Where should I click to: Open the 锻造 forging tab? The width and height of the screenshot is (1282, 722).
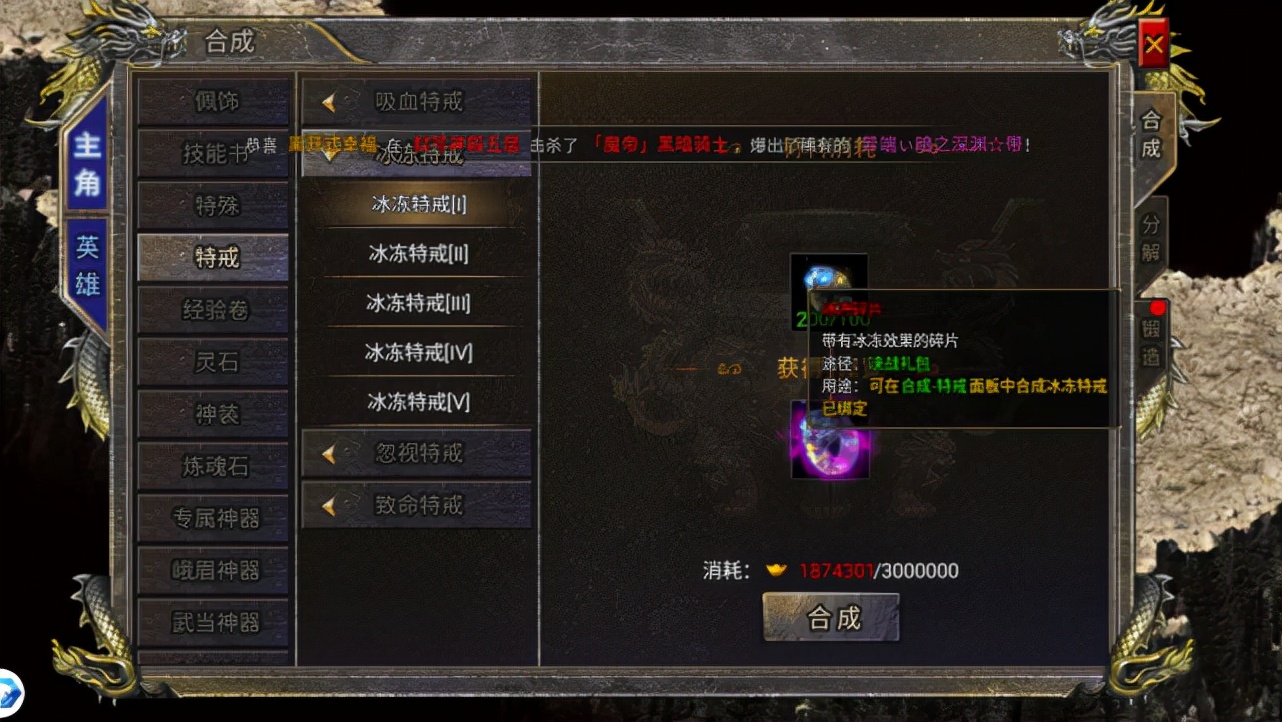pyautogui.click(x=1150, y=342)
